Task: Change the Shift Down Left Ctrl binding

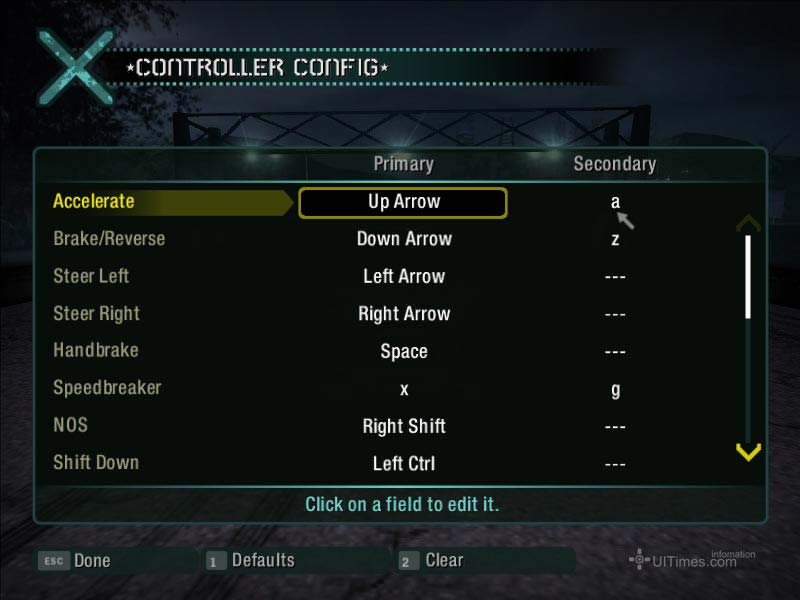Action: point(404,464)
